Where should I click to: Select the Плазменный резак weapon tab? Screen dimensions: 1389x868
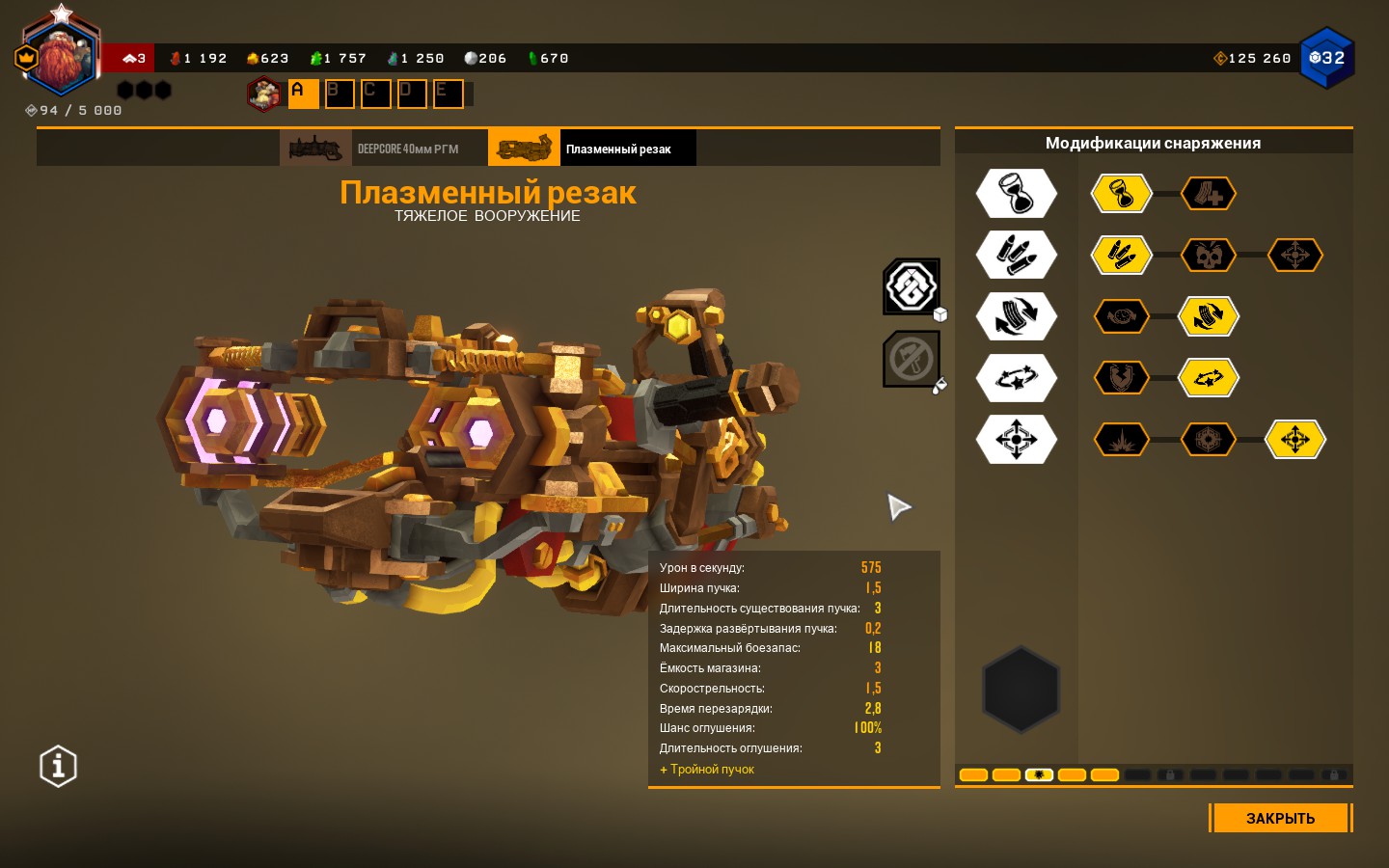(591, 149)
